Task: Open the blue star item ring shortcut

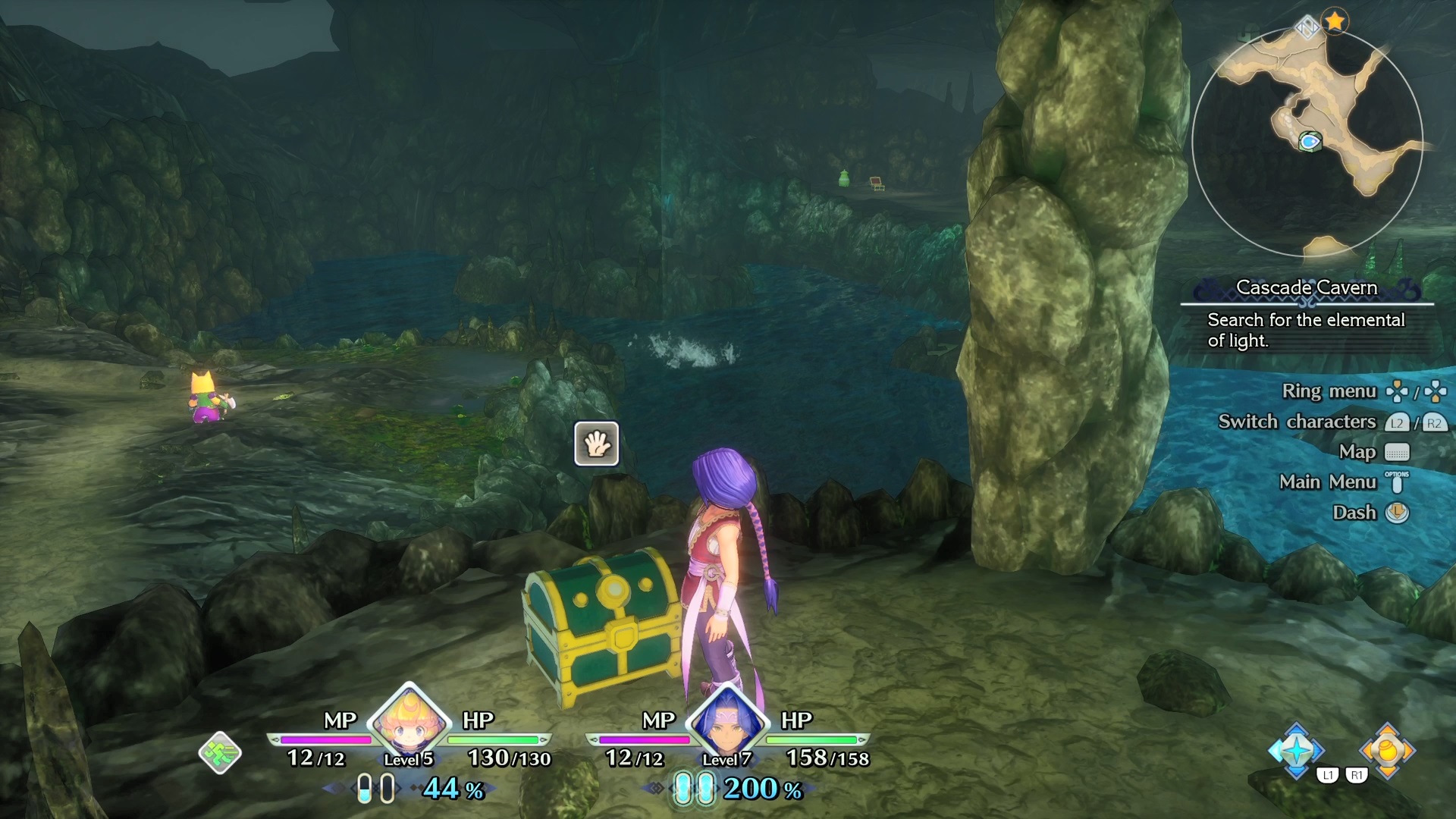Action: coord(1296,751)
